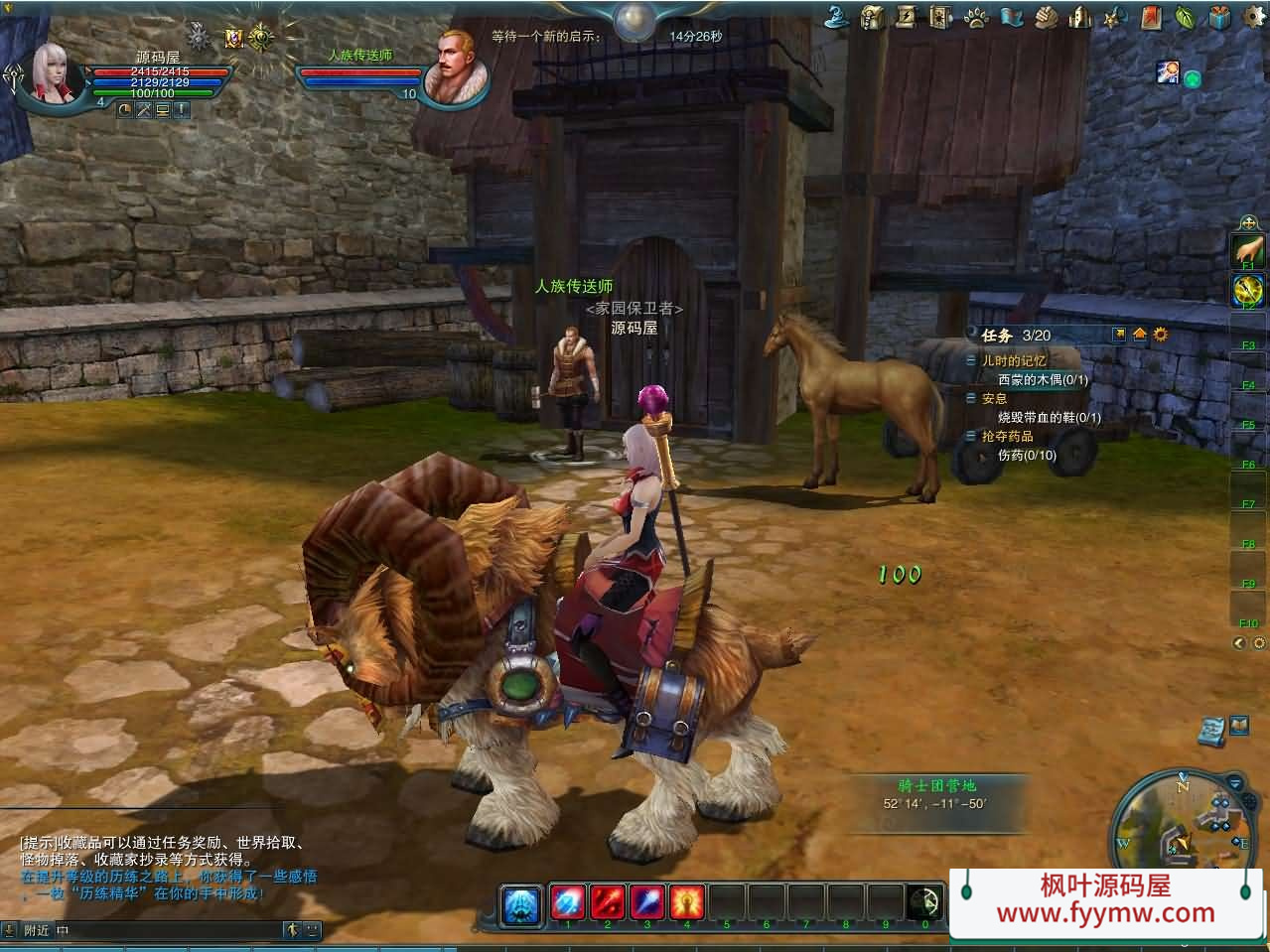1270x952 pixels.
Task: Select the 人族传送师 target portrait
Action: [456, 67]
